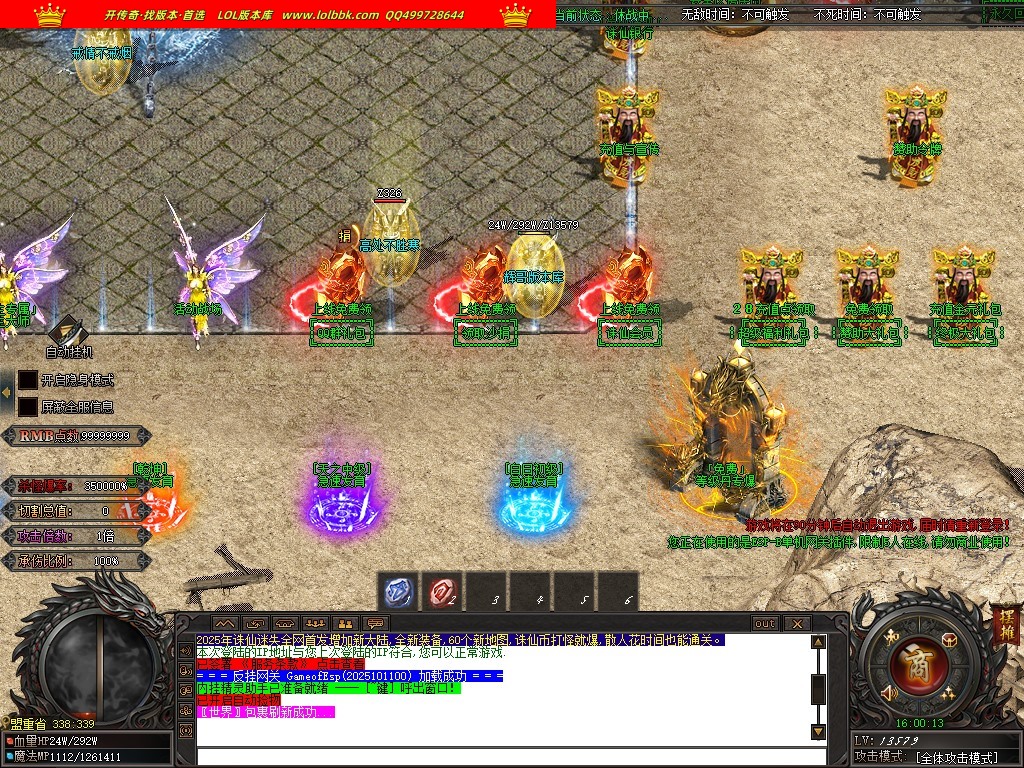Click the chat panel's out button
The width and height of the screenshot is (1024, 768).
765,624
